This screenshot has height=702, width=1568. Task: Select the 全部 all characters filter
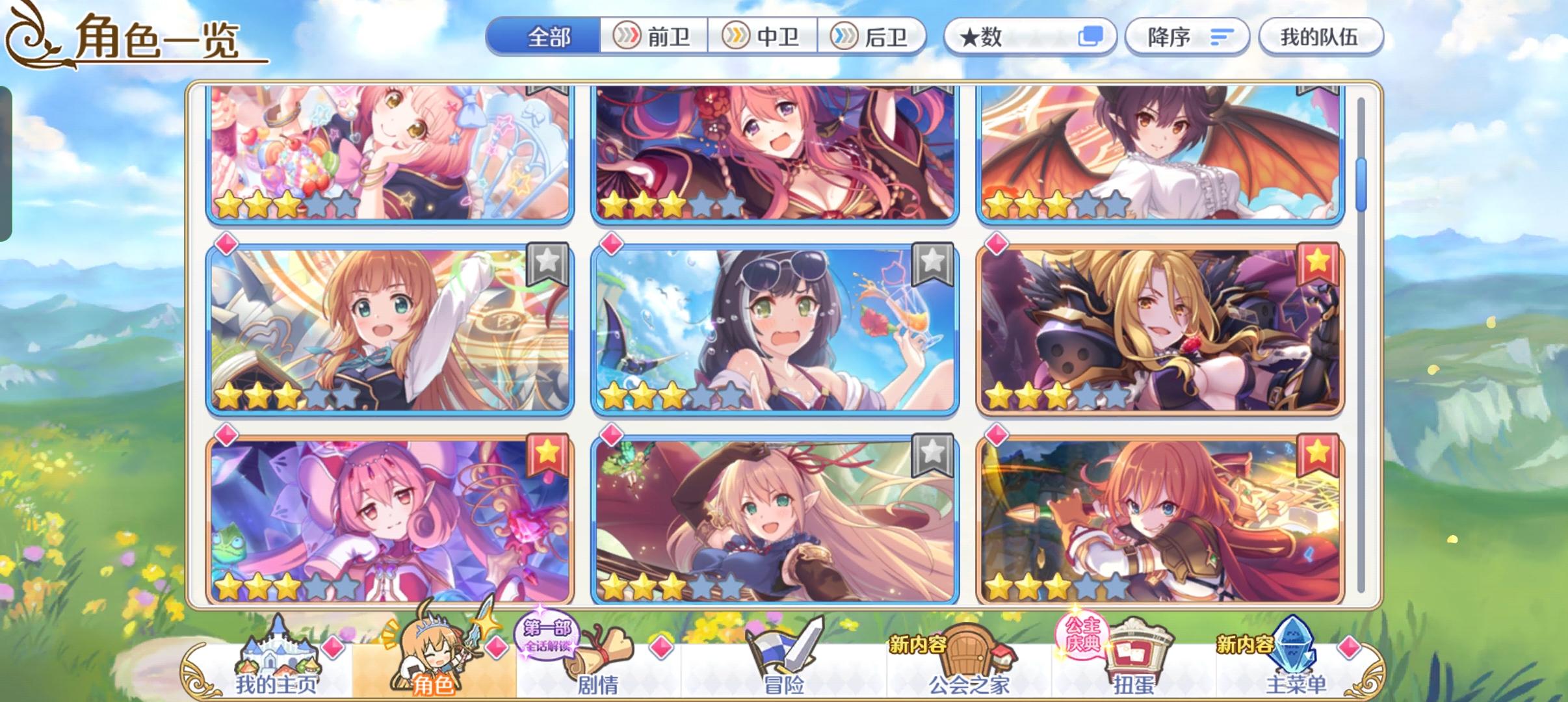[x=549, y=37]
